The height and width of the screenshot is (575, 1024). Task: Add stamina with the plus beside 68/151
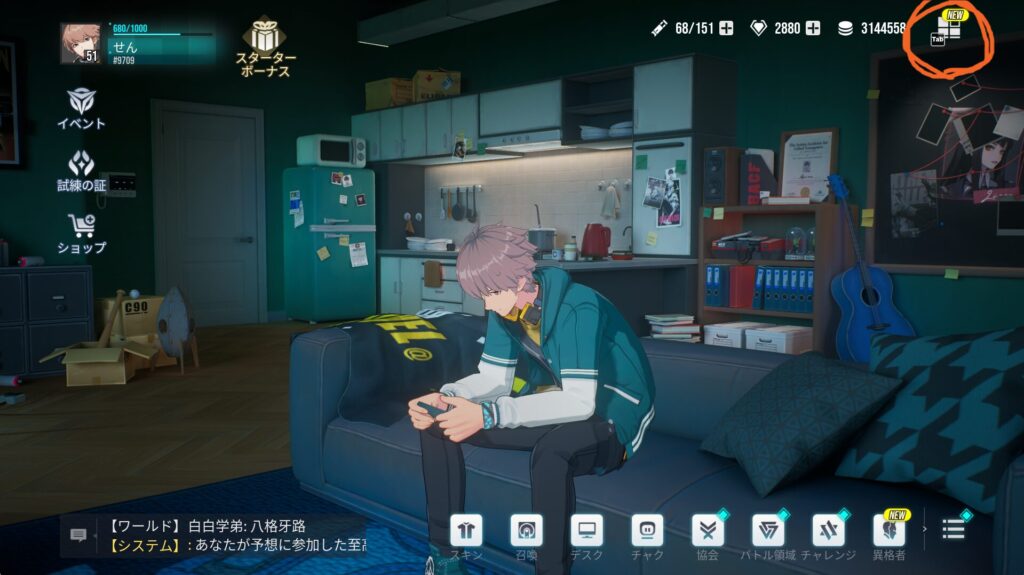(x=726, y=28)
